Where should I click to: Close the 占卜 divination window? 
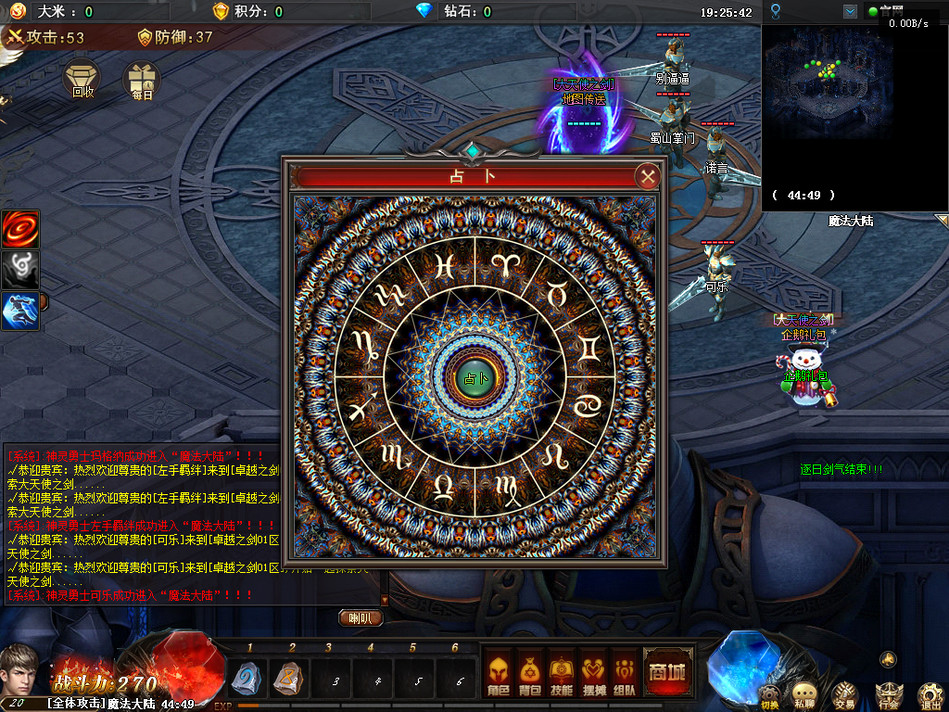pos(648,177)
